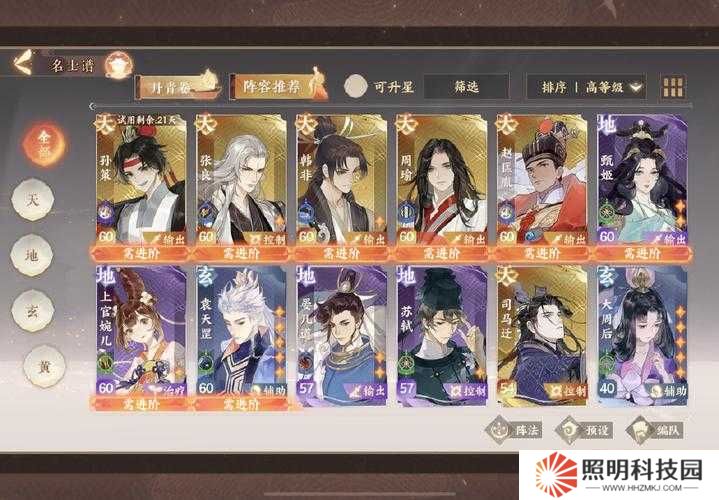Open the 排序 高等级 sort dropdown
The height and width of the screenshot is (500, 719).
(x=587, y=87)
